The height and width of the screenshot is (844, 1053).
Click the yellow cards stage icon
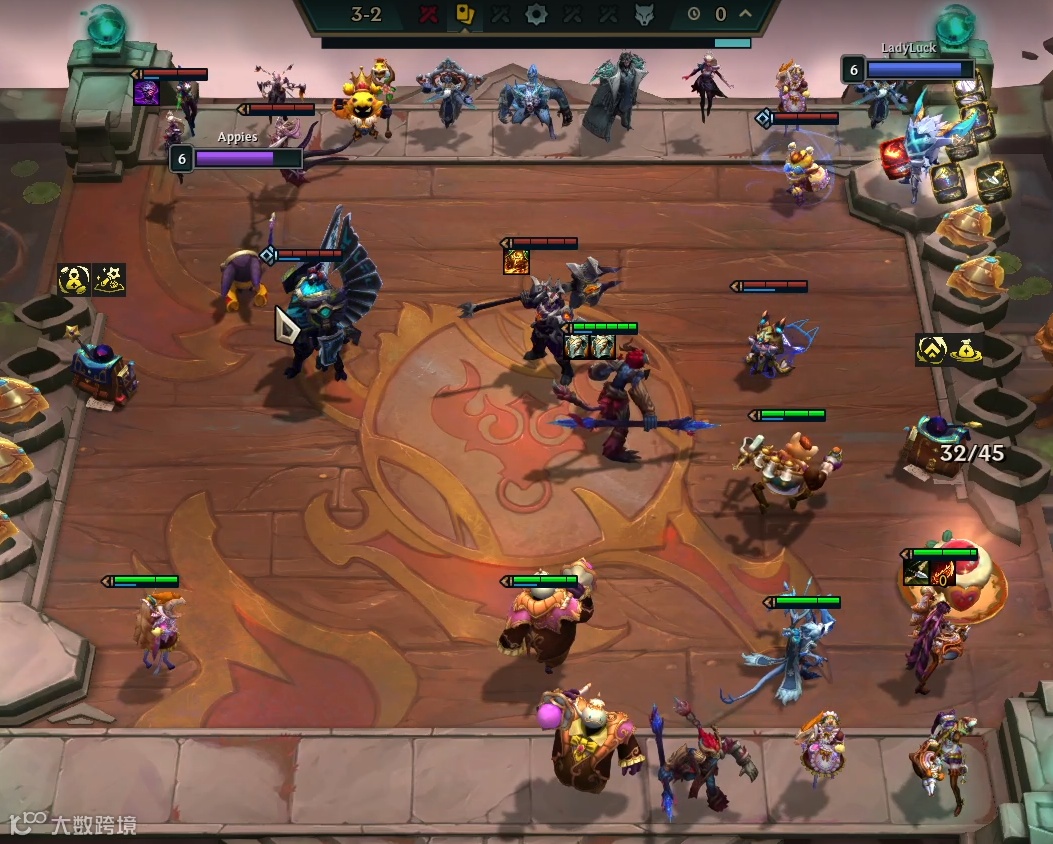tap(464, 15)
